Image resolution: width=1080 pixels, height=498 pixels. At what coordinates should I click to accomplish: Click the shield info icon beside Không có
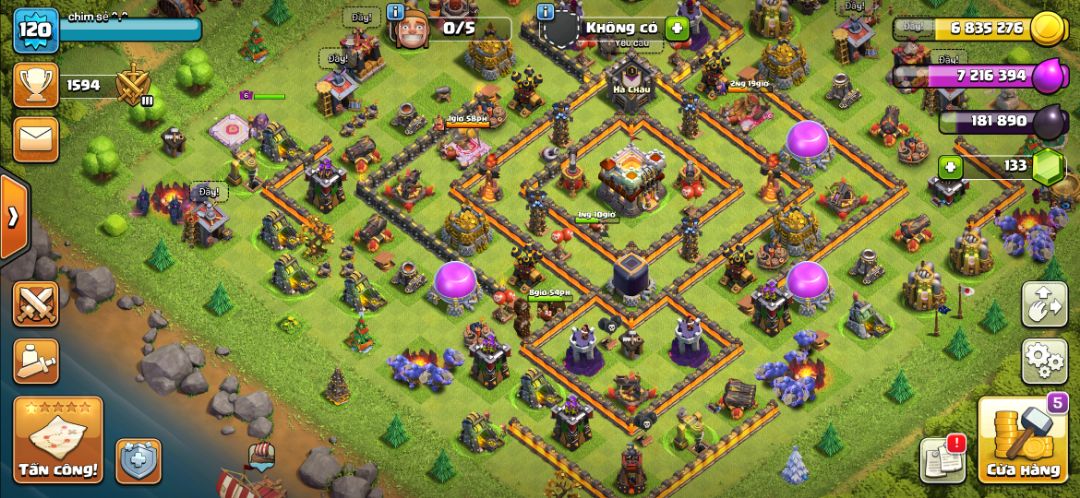tap(545, 13)
